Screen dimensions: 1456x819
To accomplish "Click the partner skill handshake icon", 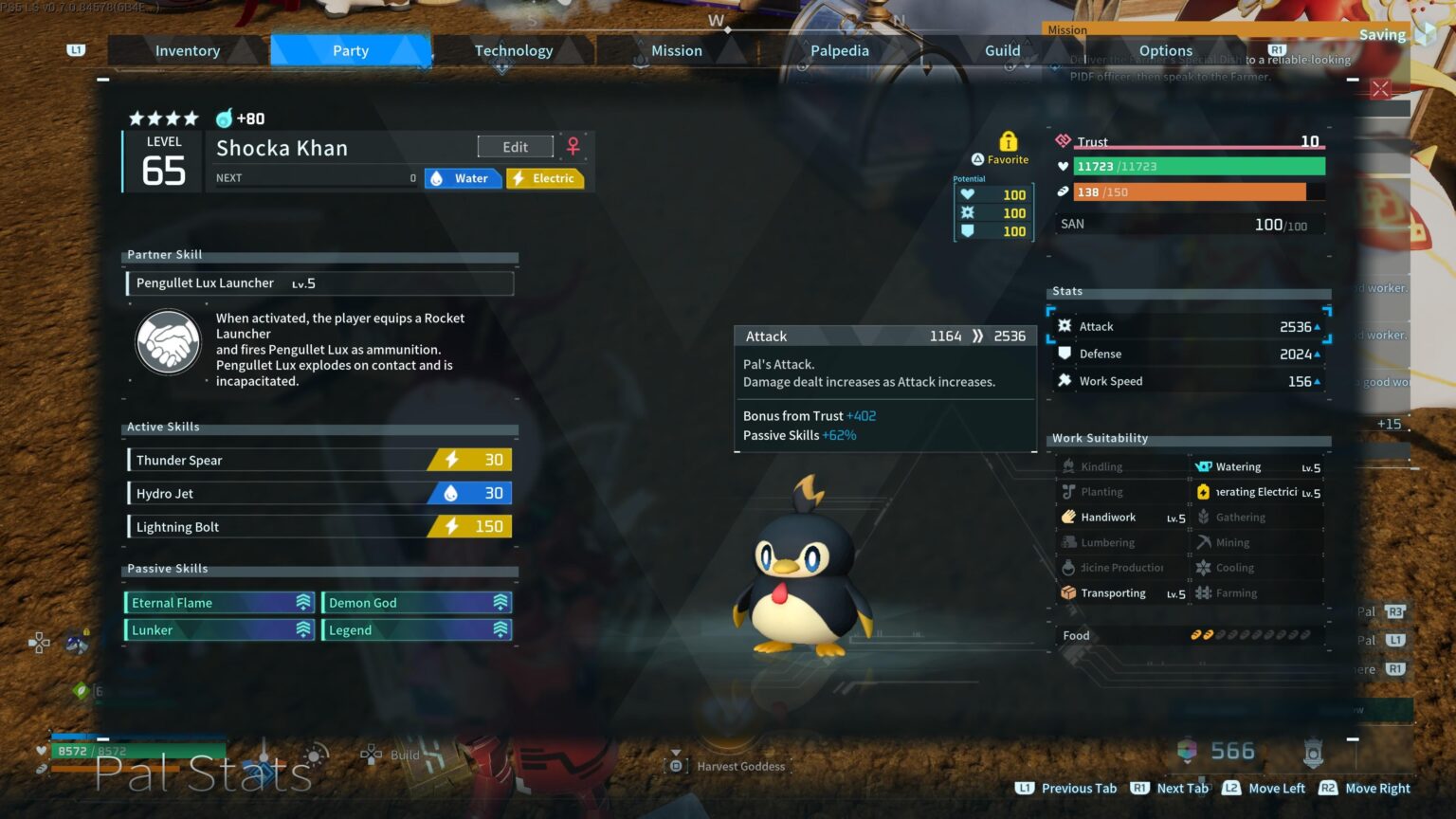I will (168, 342).
